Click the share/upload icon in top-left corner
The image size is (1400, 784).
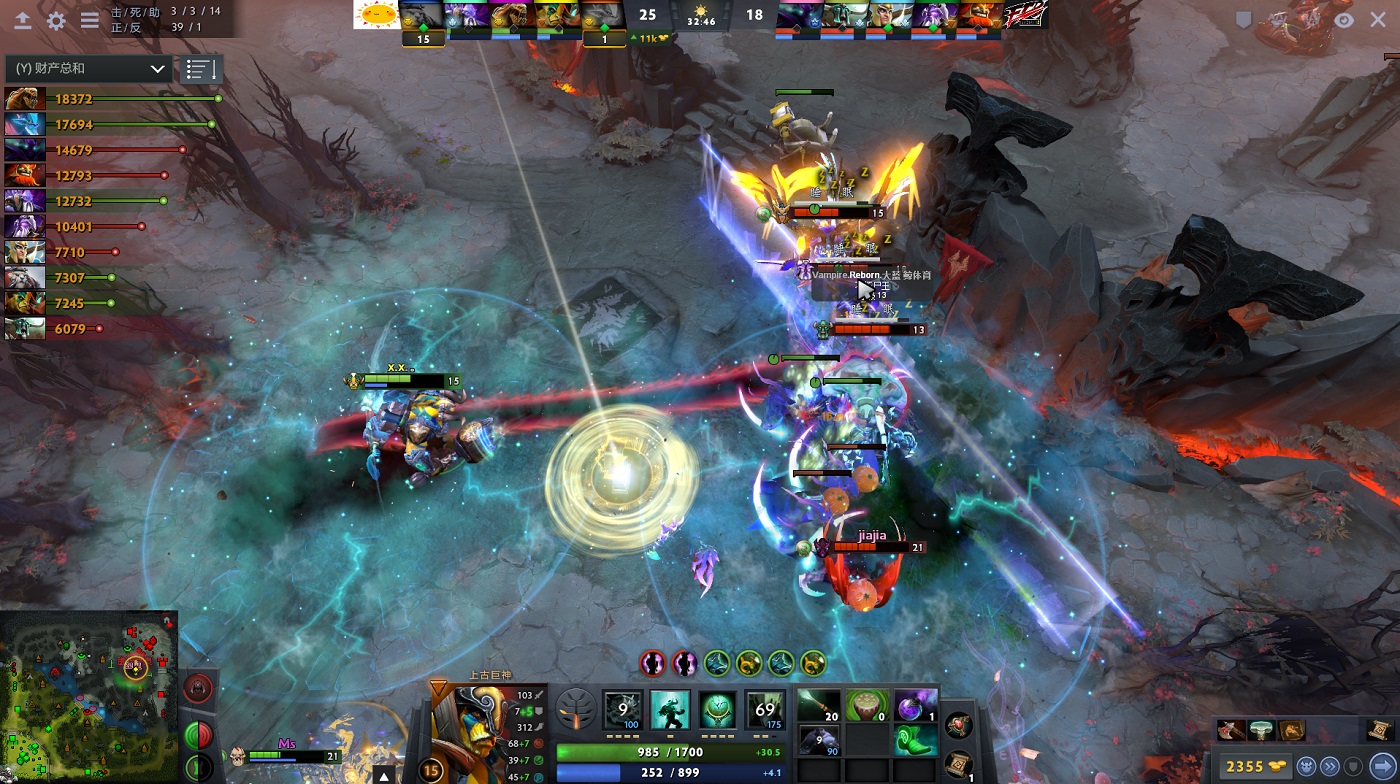(23, 20)
